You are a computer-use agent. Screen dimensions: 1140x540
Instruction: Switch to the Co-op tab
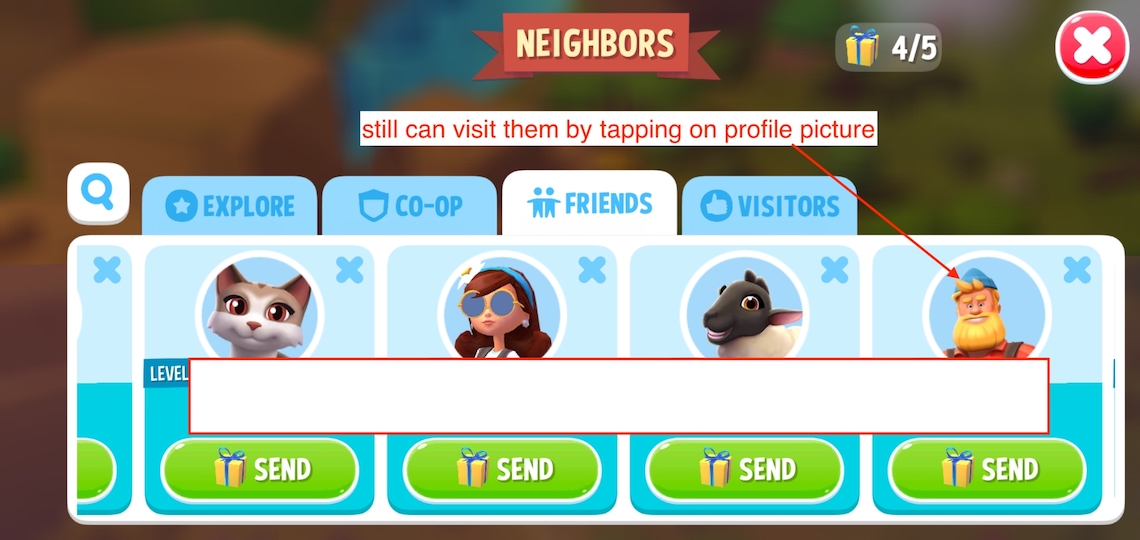[x=410, y=206]
